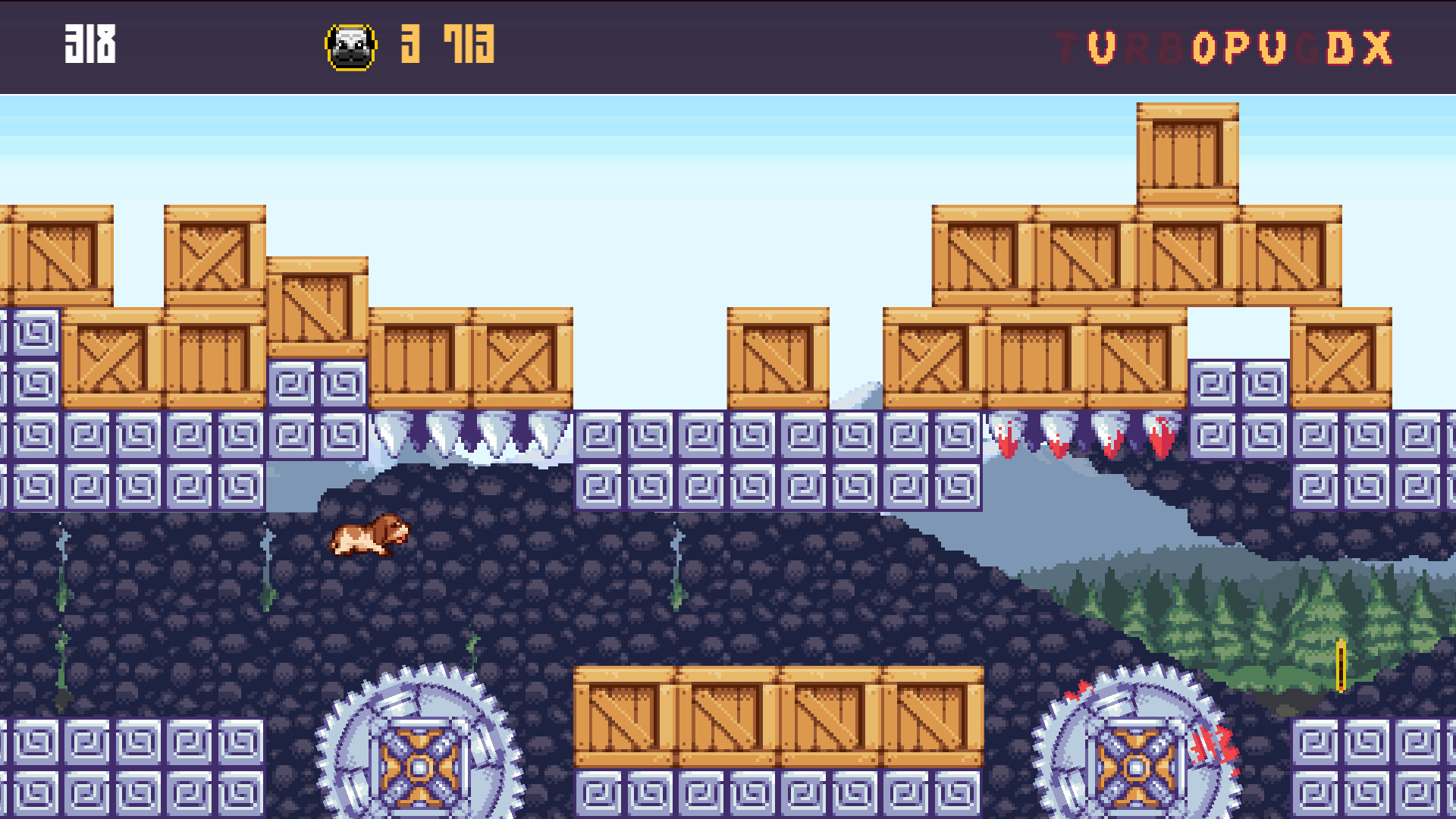The image size is (1456, 819).
Task: Click the golden cross hub of the left saw
Action: point(422,767)
